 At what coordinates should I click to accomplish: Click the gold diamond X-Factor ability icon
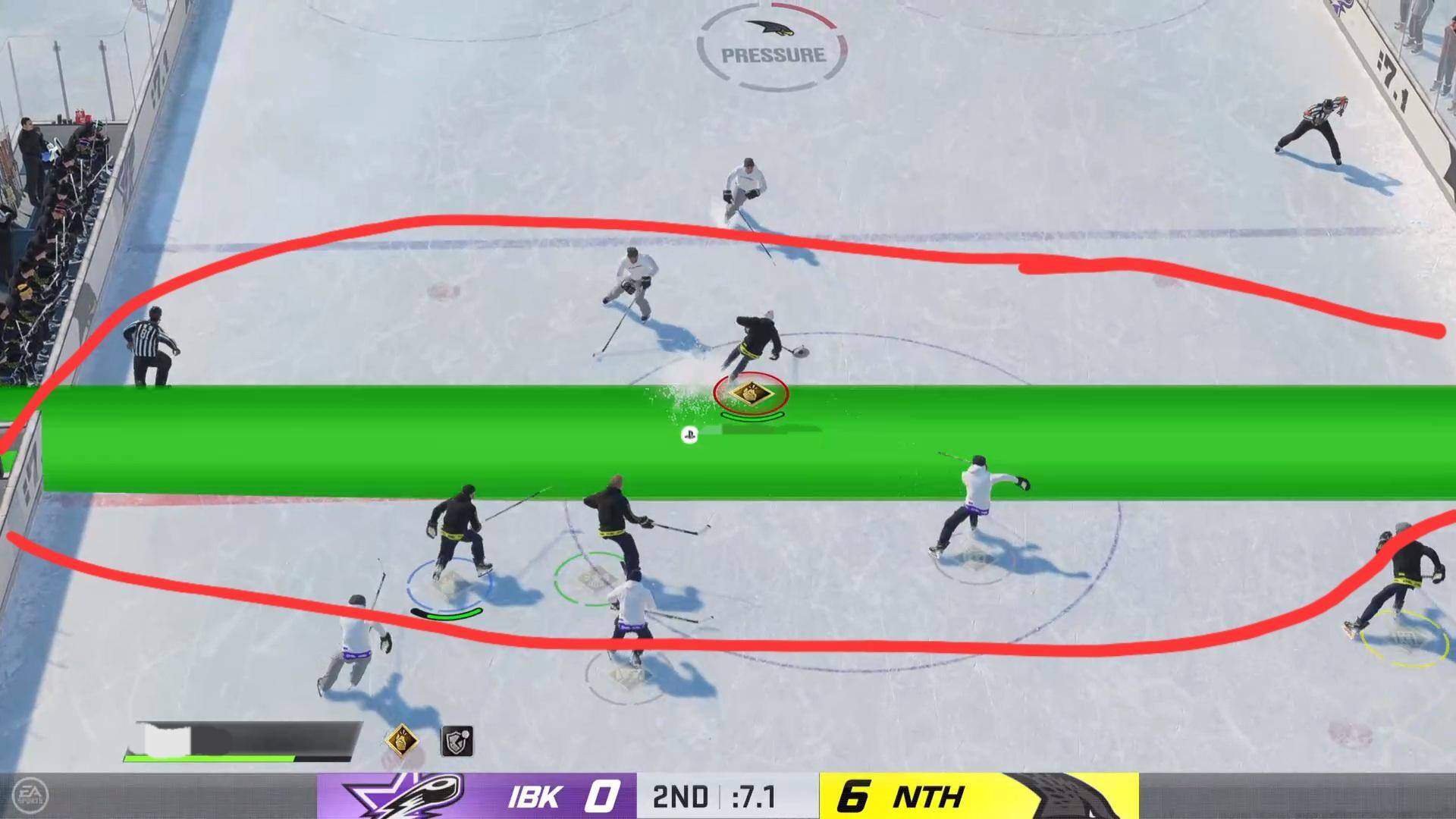click(x=403, y=741)
